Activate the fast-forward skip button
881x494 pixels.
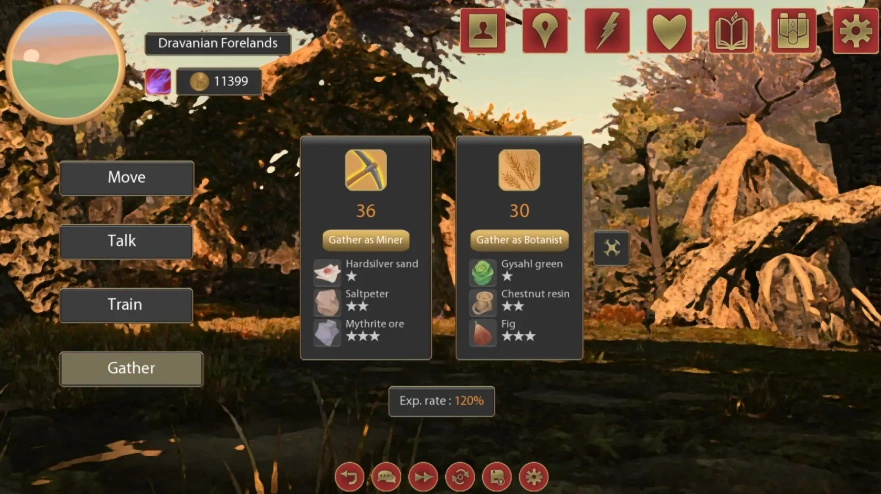coord(423,476)
